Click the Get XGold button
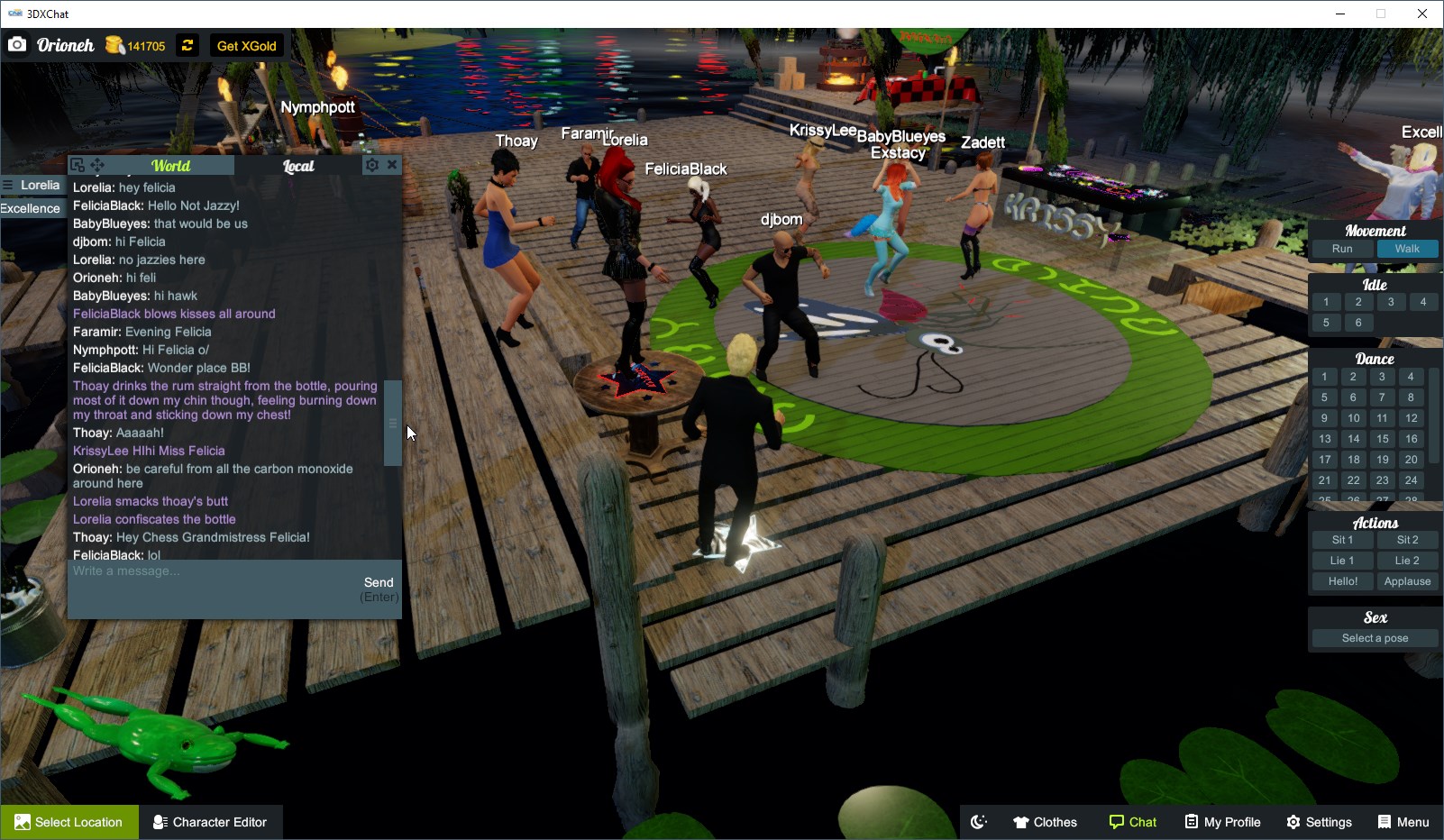1444x840 pixels. click(246, 45)
